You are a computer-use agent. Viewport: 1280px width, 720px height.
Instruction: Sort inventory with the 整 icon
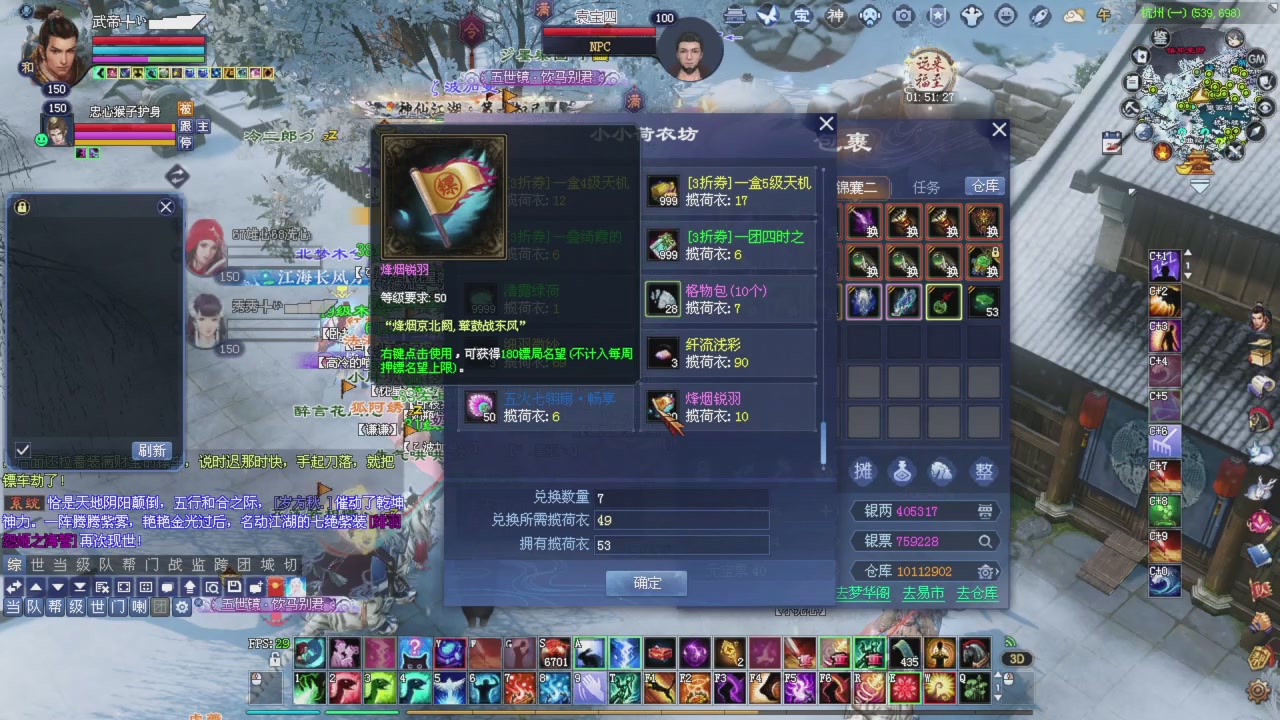point(983,472)
